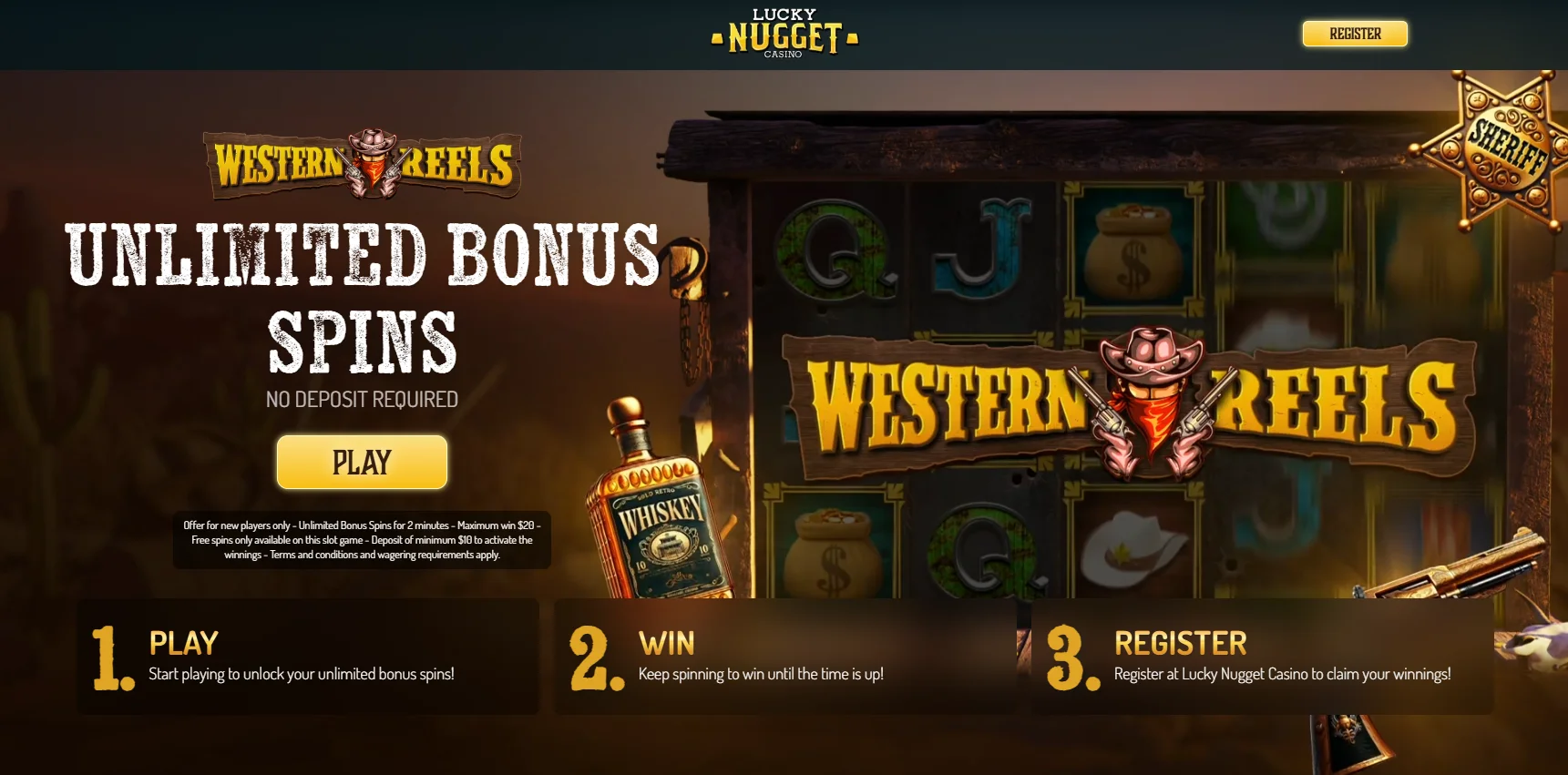Viewport: 1568px width, 775px height.
Task: Click the Lucky Nugget Casino logo
Action: point(784,34)
